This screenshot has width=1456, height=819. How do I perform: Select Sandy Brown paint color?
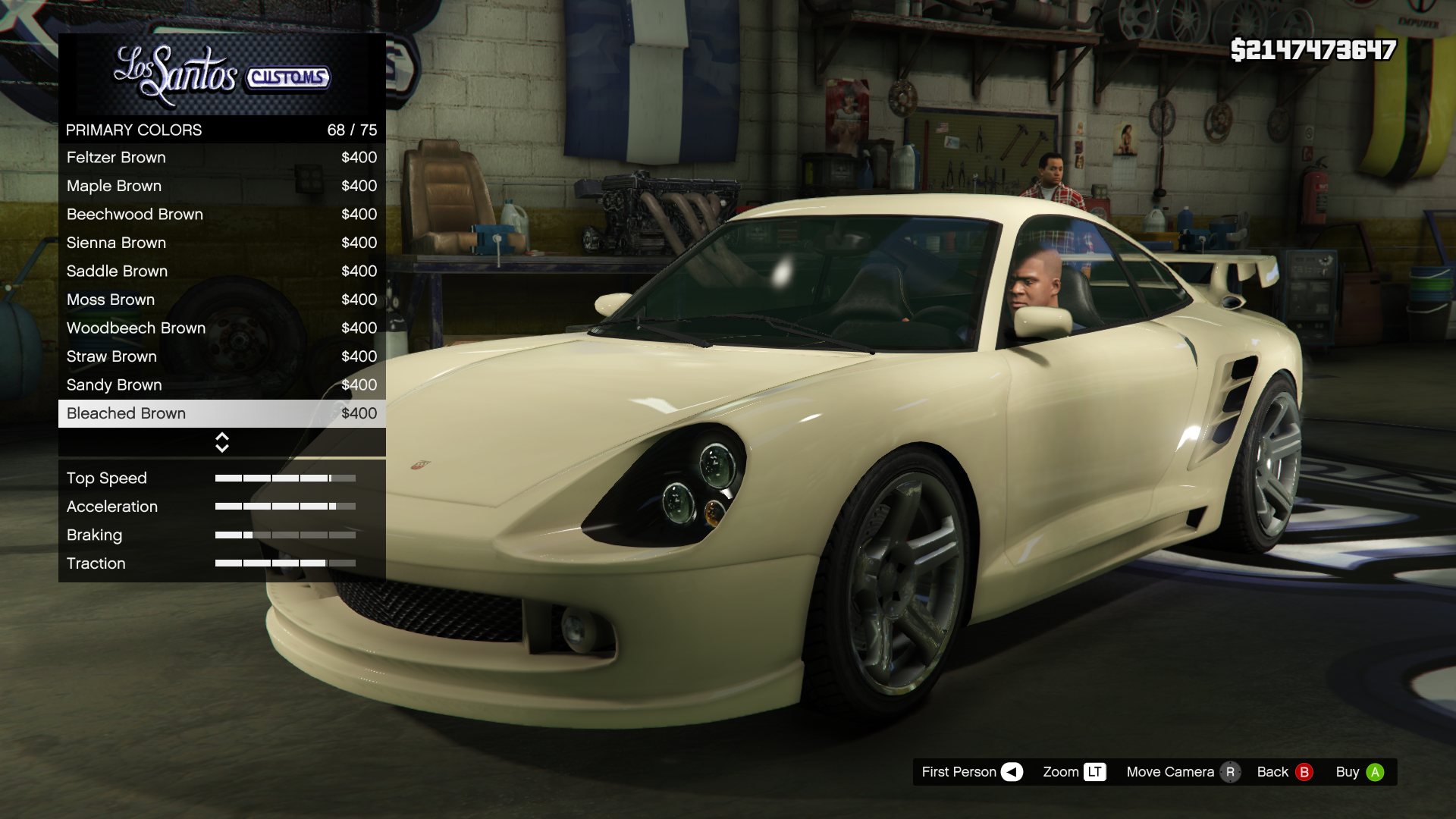[221, 385]
